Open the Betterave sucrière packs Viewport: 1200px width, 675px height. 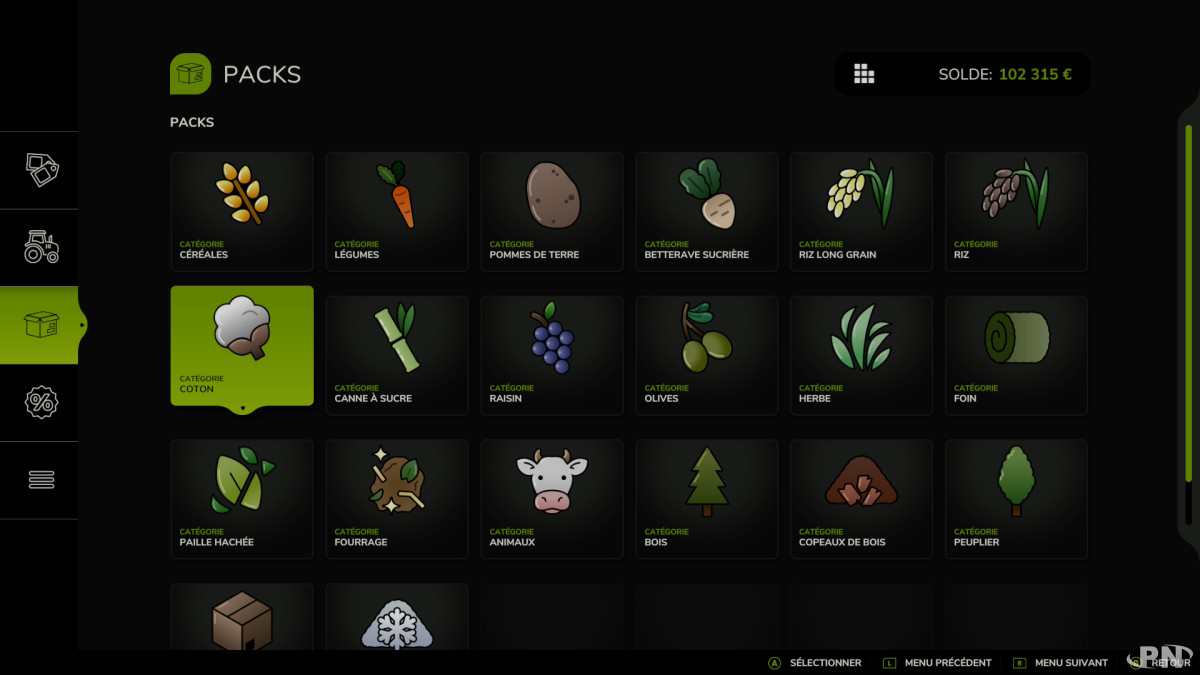(x=707, y=211)
